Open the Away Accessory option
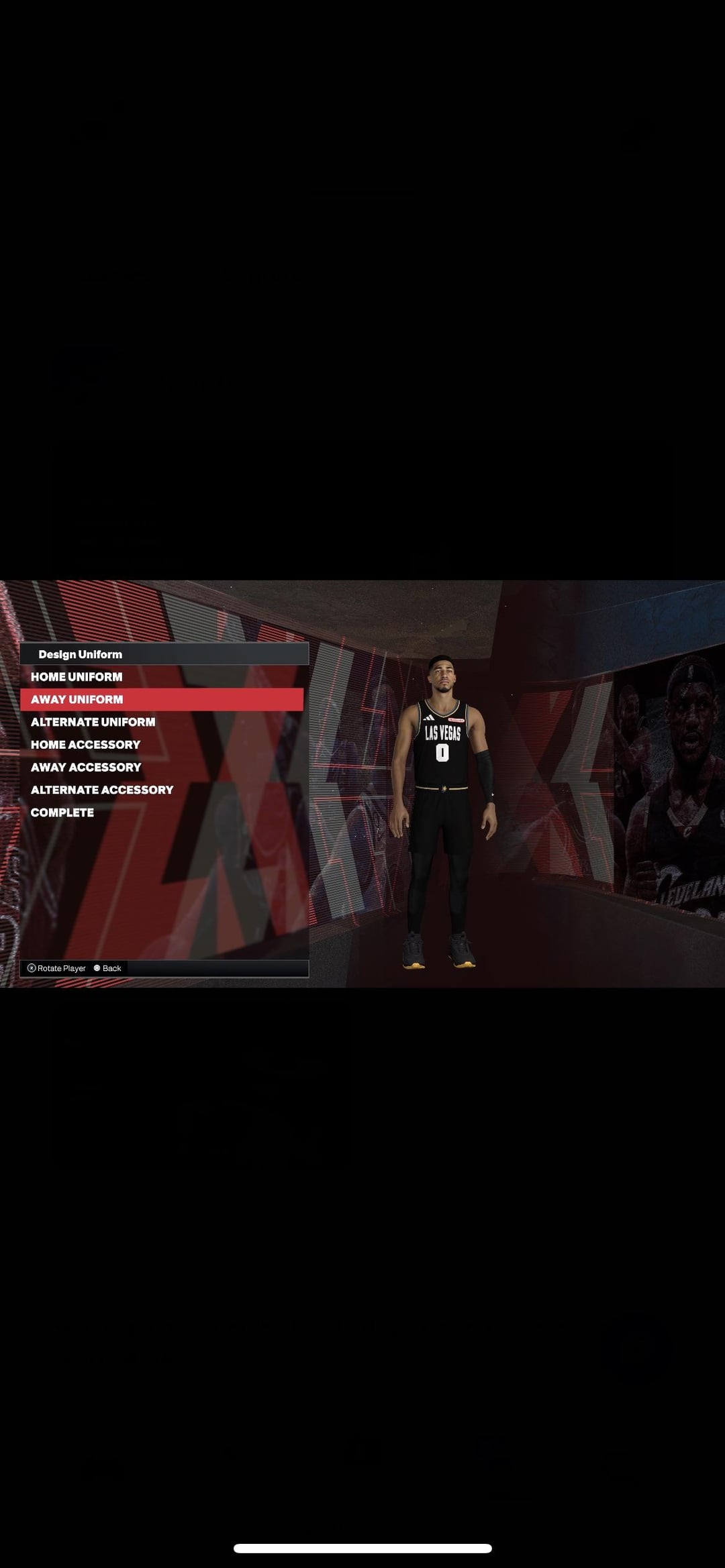725x1568 pixels. tap(86, 767)
